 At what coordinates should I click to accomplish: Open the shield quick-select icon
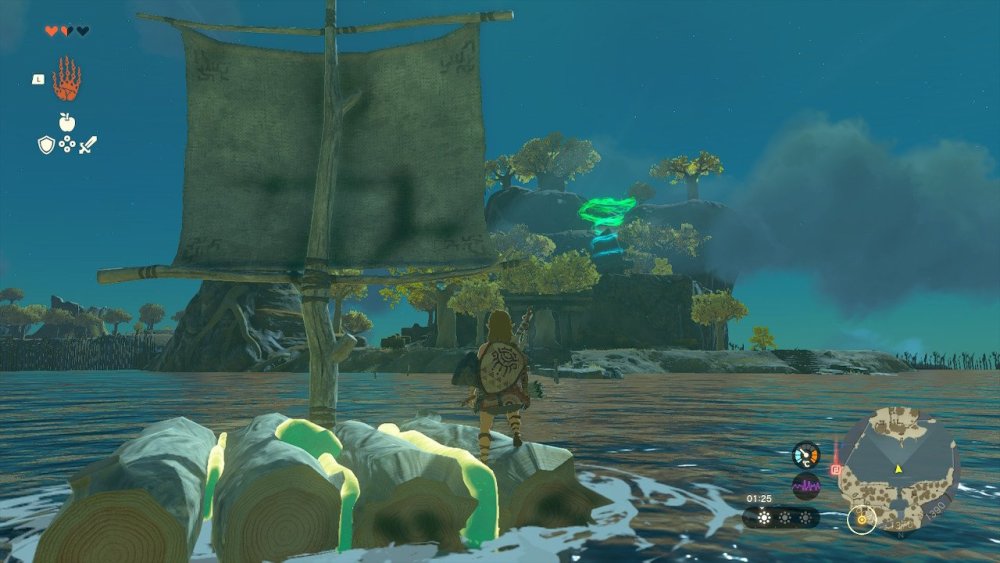coord(46,145)
